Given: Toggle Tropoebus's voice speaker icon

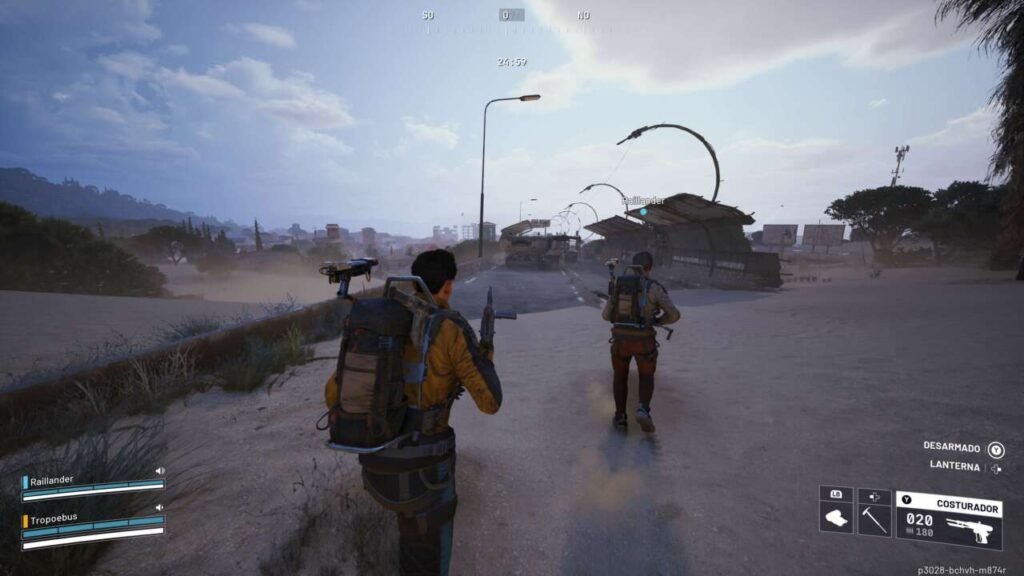Looking at the screenshot, I should (x=159, y=508).
